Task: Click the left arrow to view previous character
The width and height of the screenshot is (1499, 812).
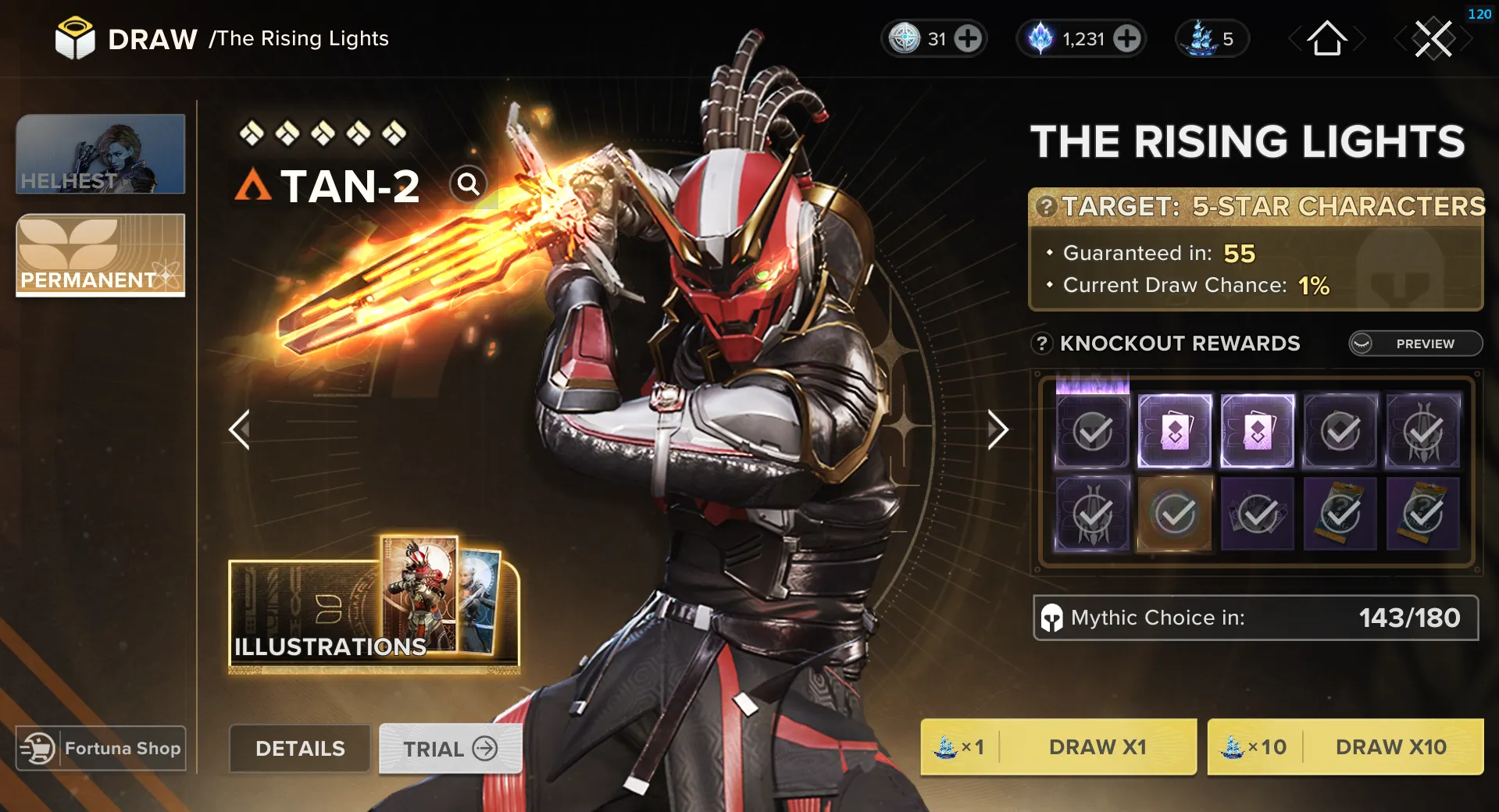Action: coord(240,430)
